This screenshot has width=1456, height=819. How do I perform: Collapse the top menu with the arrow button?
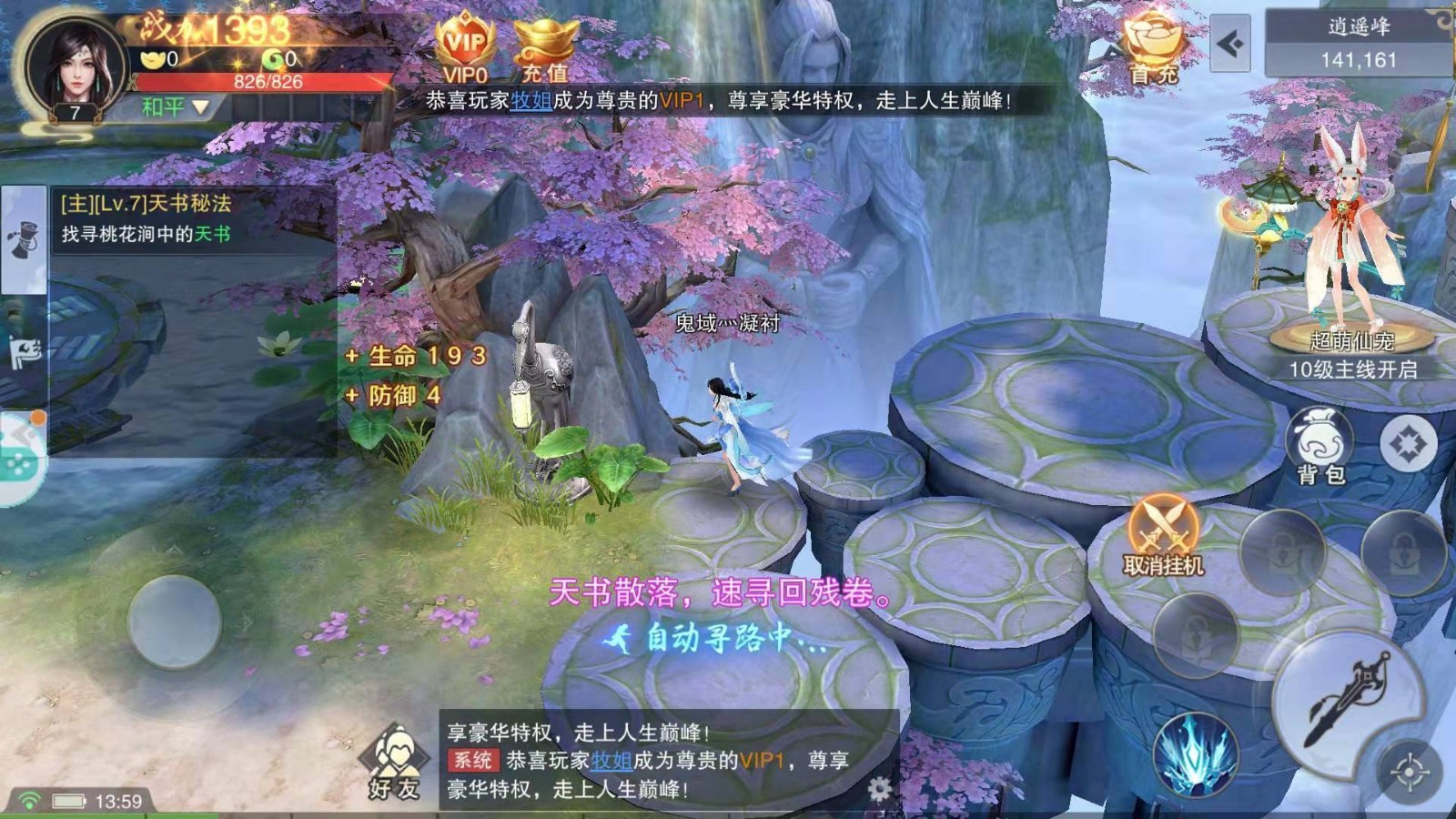(1230, 44)
